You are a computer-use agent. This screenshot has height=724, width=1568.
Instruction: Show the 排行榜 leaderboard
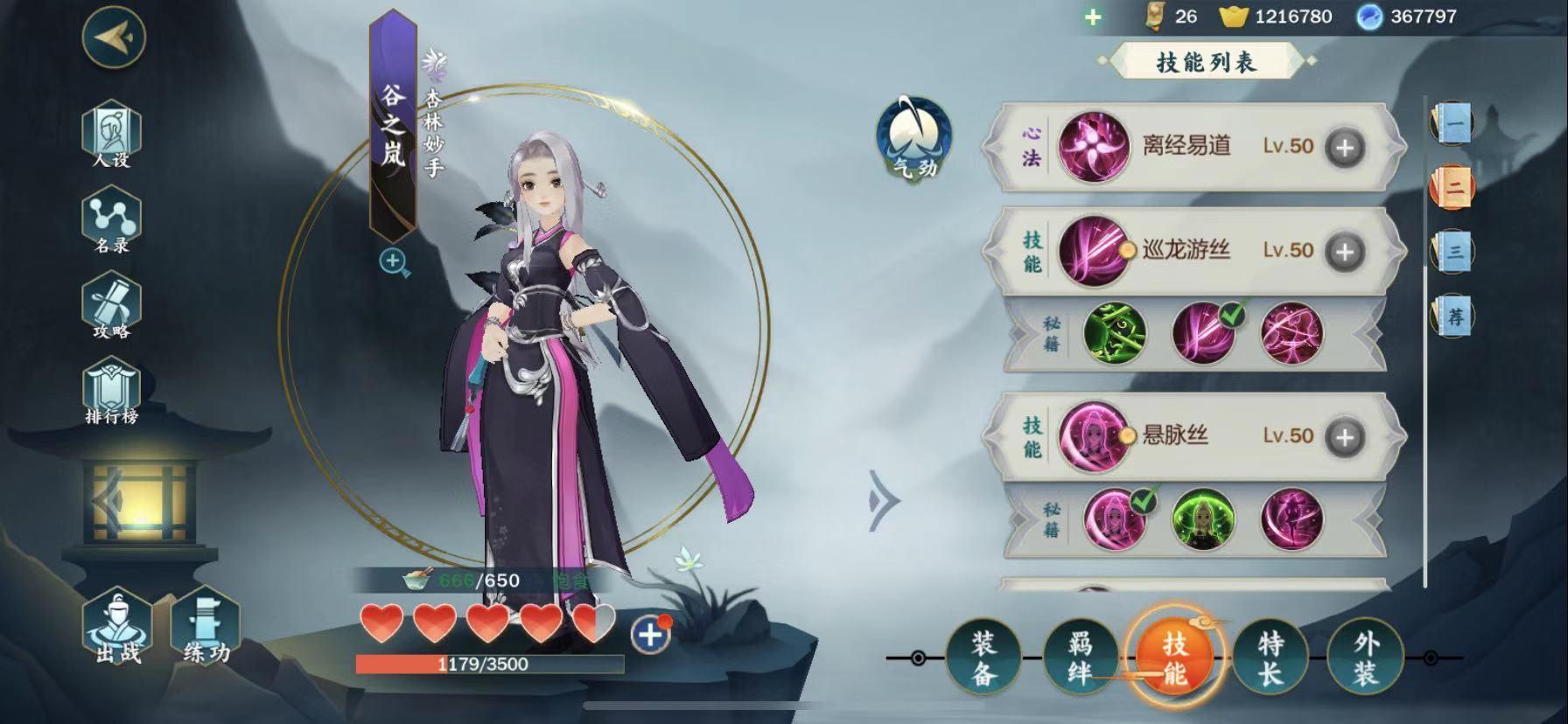point(111,394)
